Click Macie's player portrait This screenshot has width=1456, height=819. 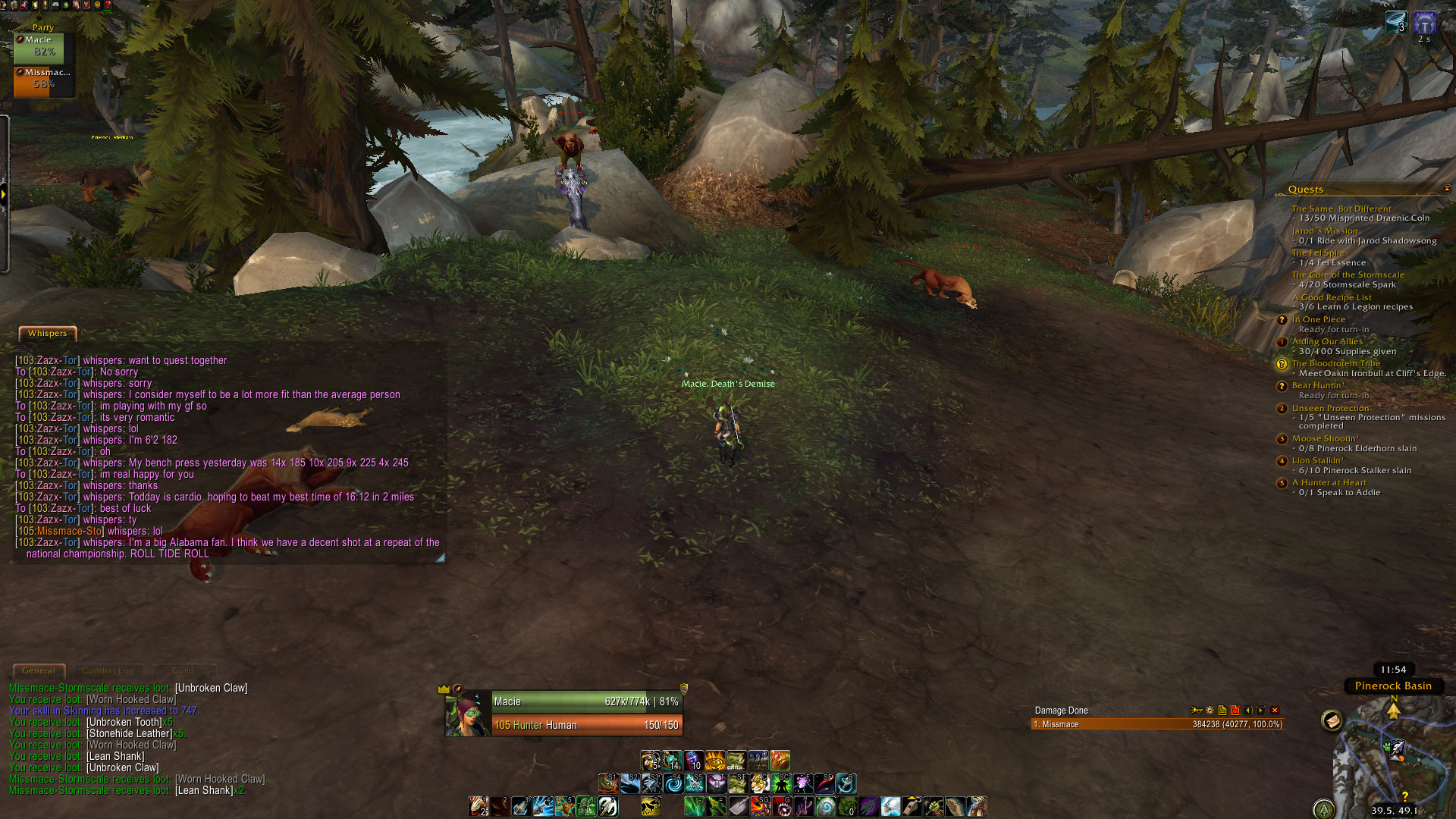coord(468,714)
